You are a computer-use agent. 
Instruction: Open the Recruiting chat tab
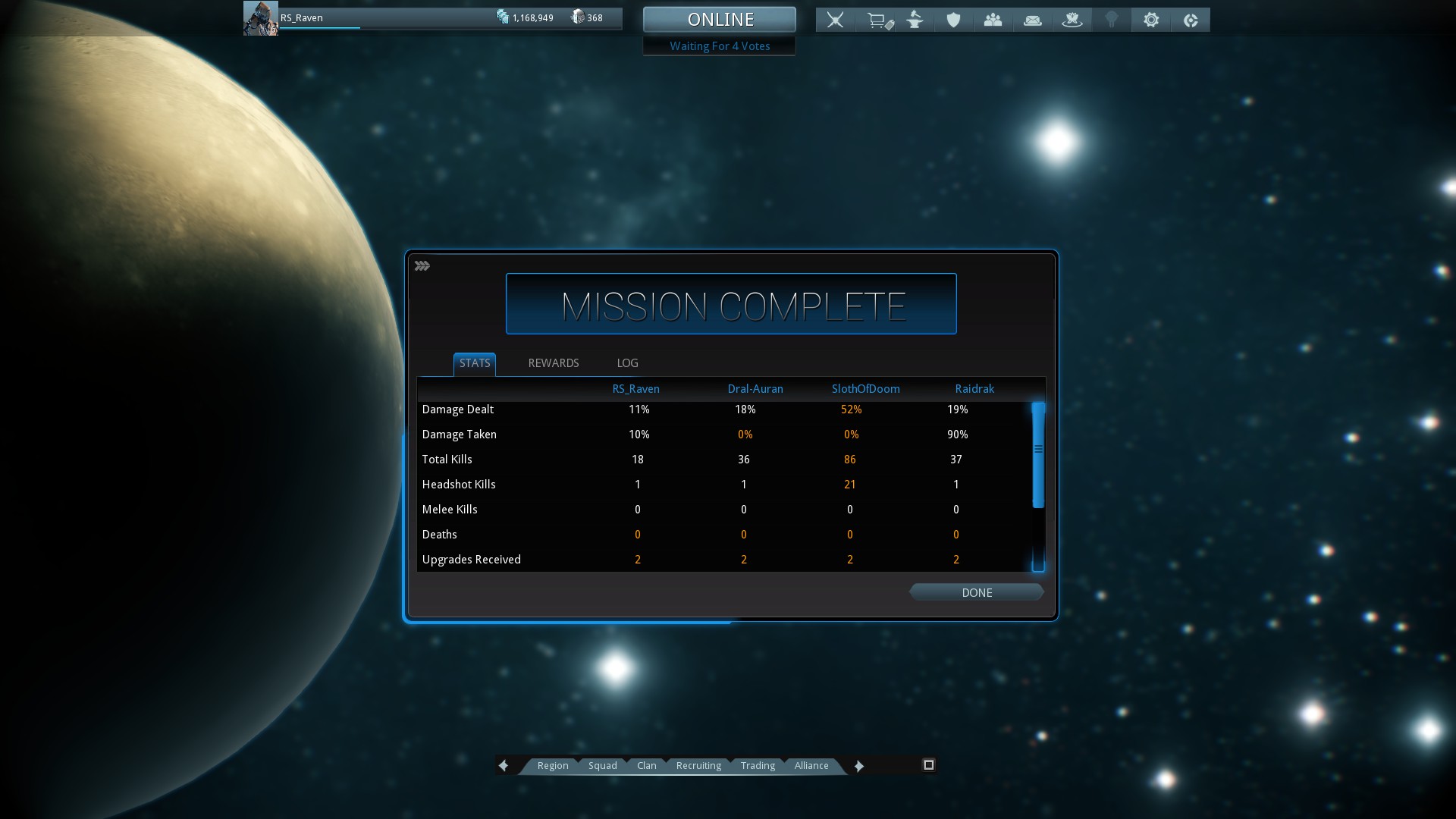tap(698, 765)
